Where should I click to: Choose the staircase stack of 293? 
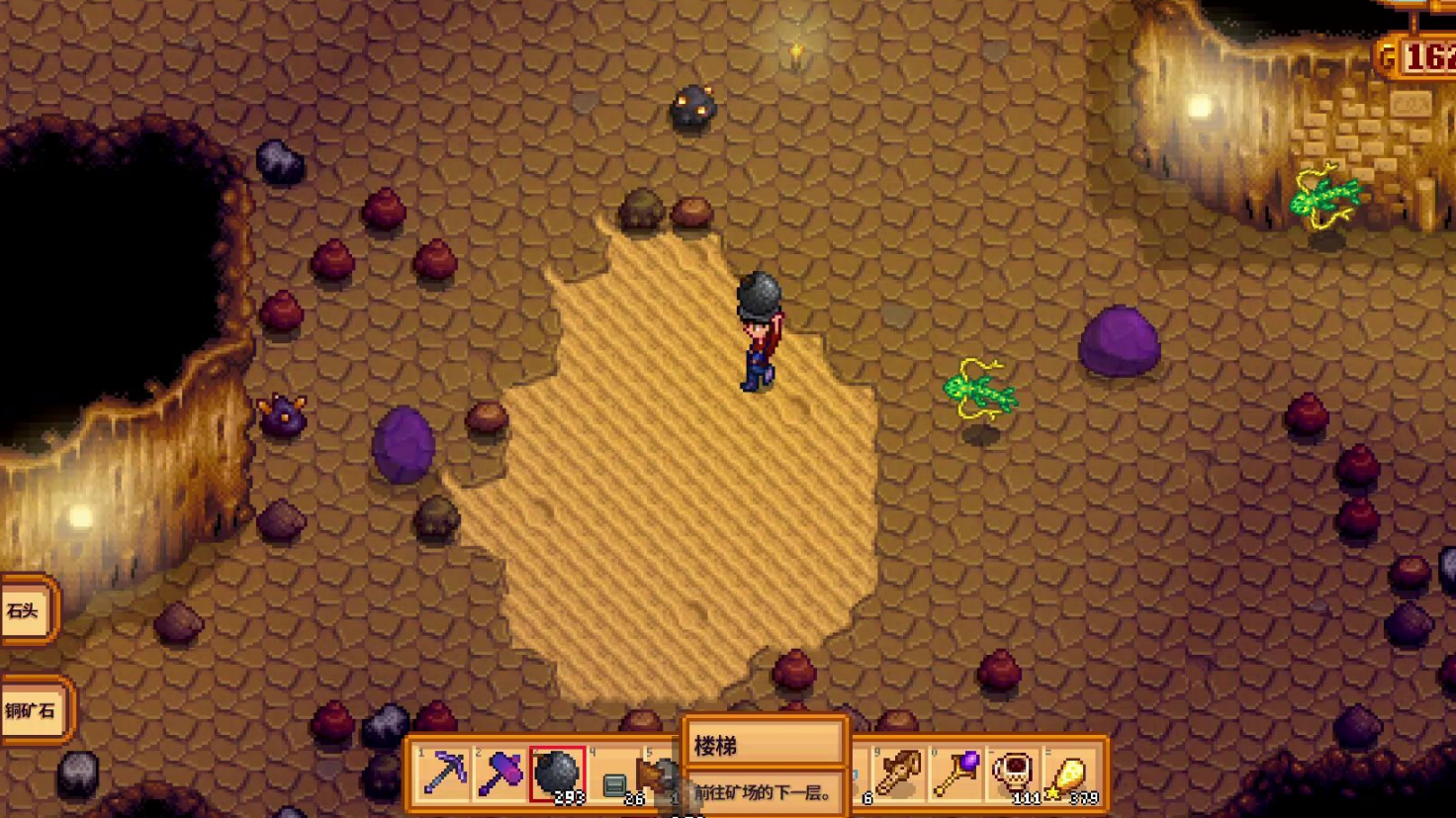point(557,773)
